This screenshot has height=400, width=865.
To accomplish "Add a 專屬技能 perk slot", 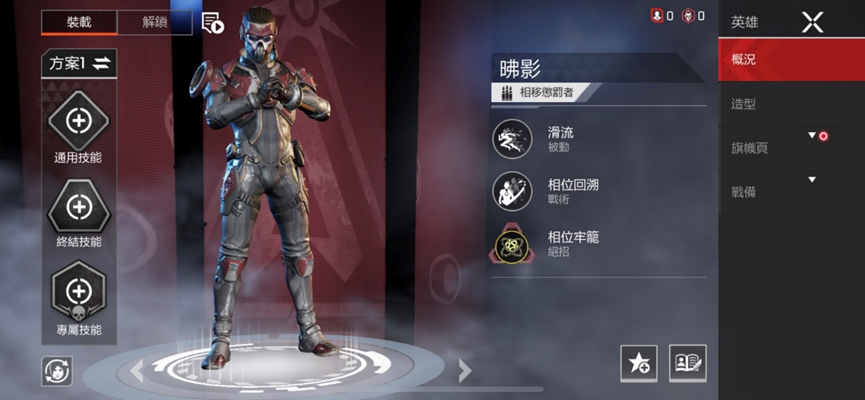I will [x=78, y=292].
